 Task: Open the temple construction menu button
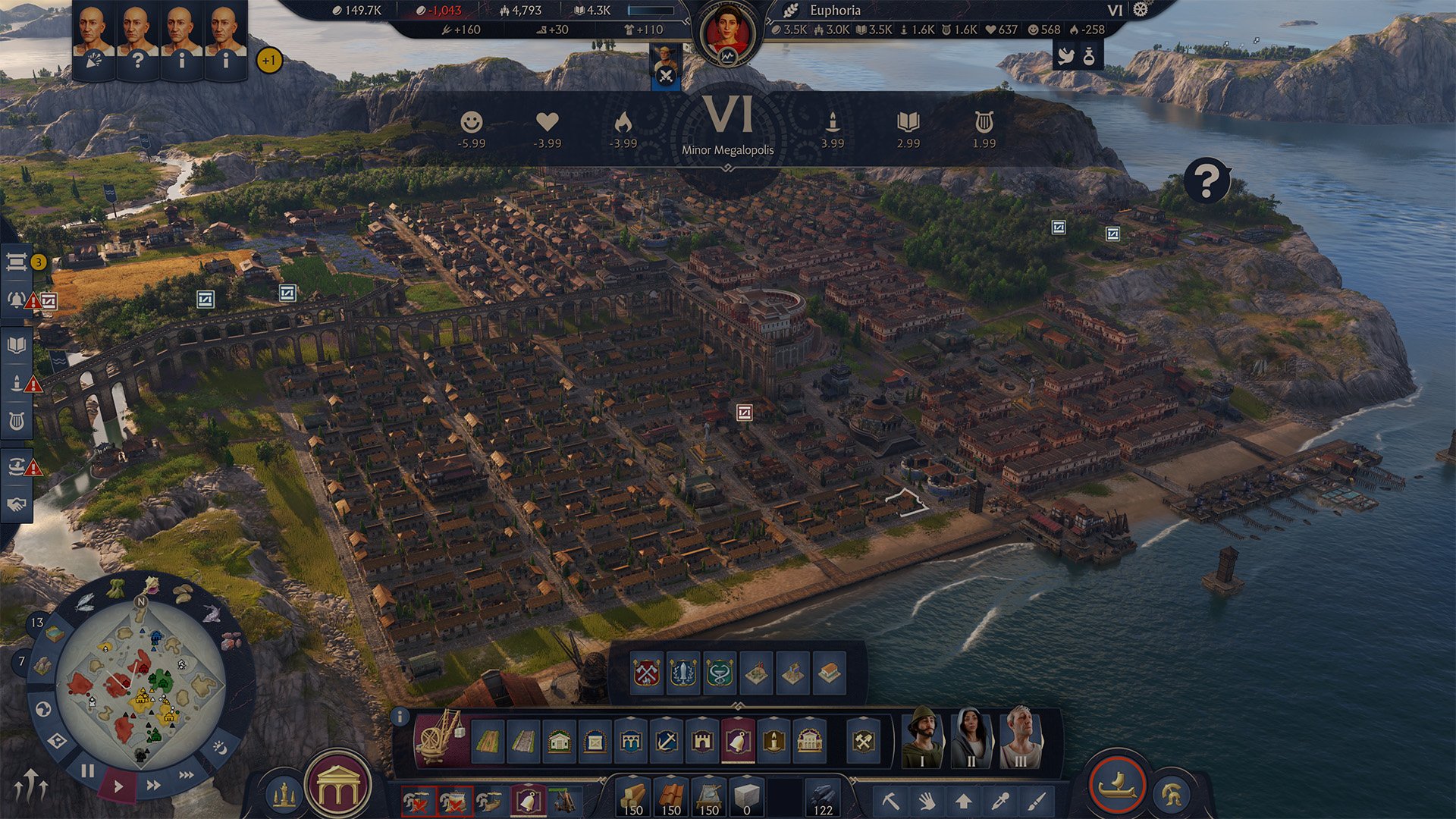coord(338,789)
